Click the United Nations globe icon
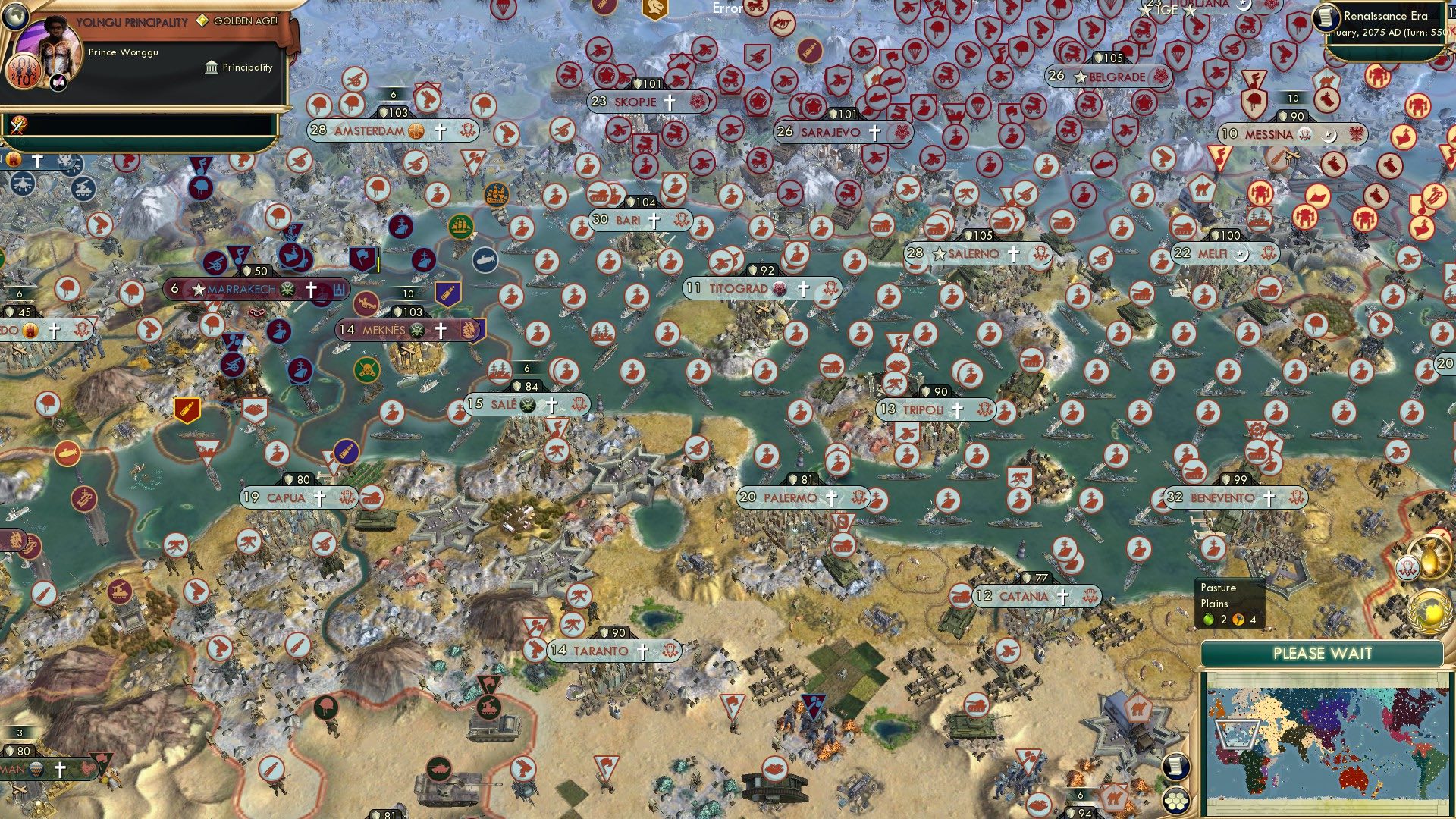The height and width of the screenshot is (819, 1456). pyautogui.click(x=1429, y=610)
